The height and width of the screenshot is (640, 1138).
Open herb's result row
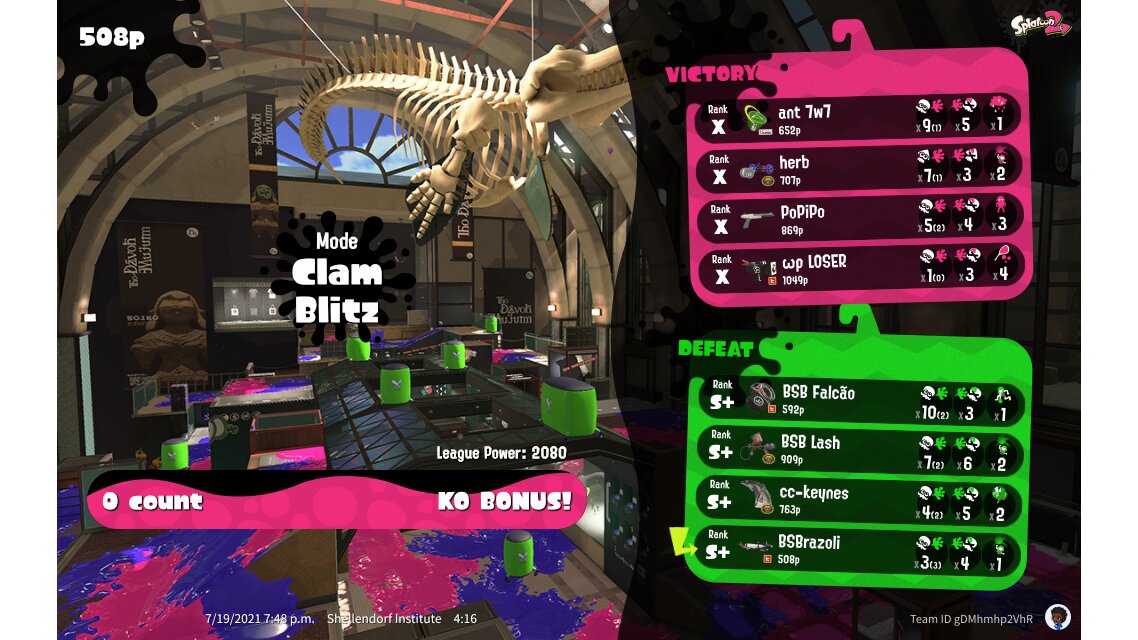860,167
